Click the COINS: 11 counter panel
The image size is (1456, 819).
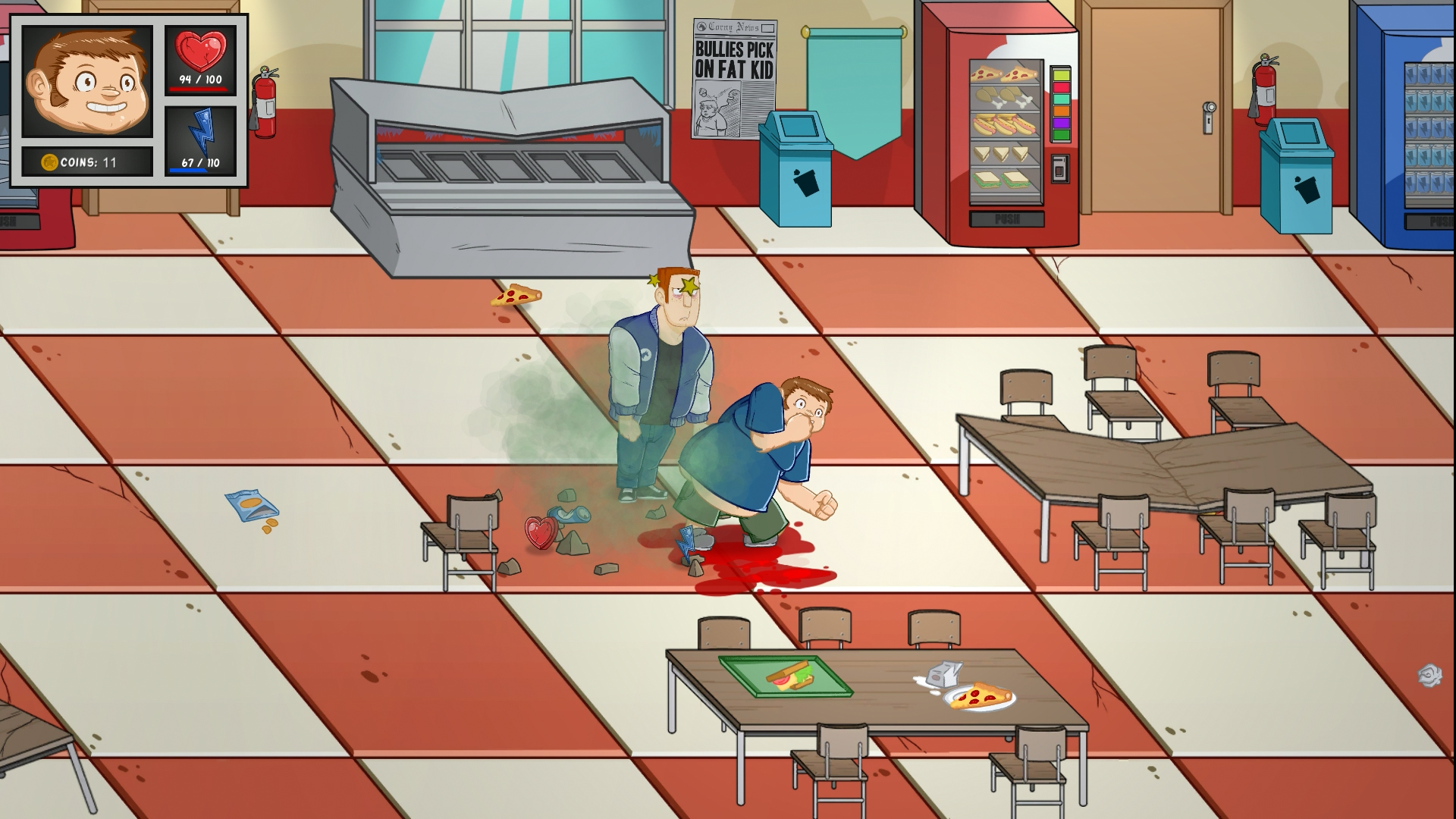86,160
